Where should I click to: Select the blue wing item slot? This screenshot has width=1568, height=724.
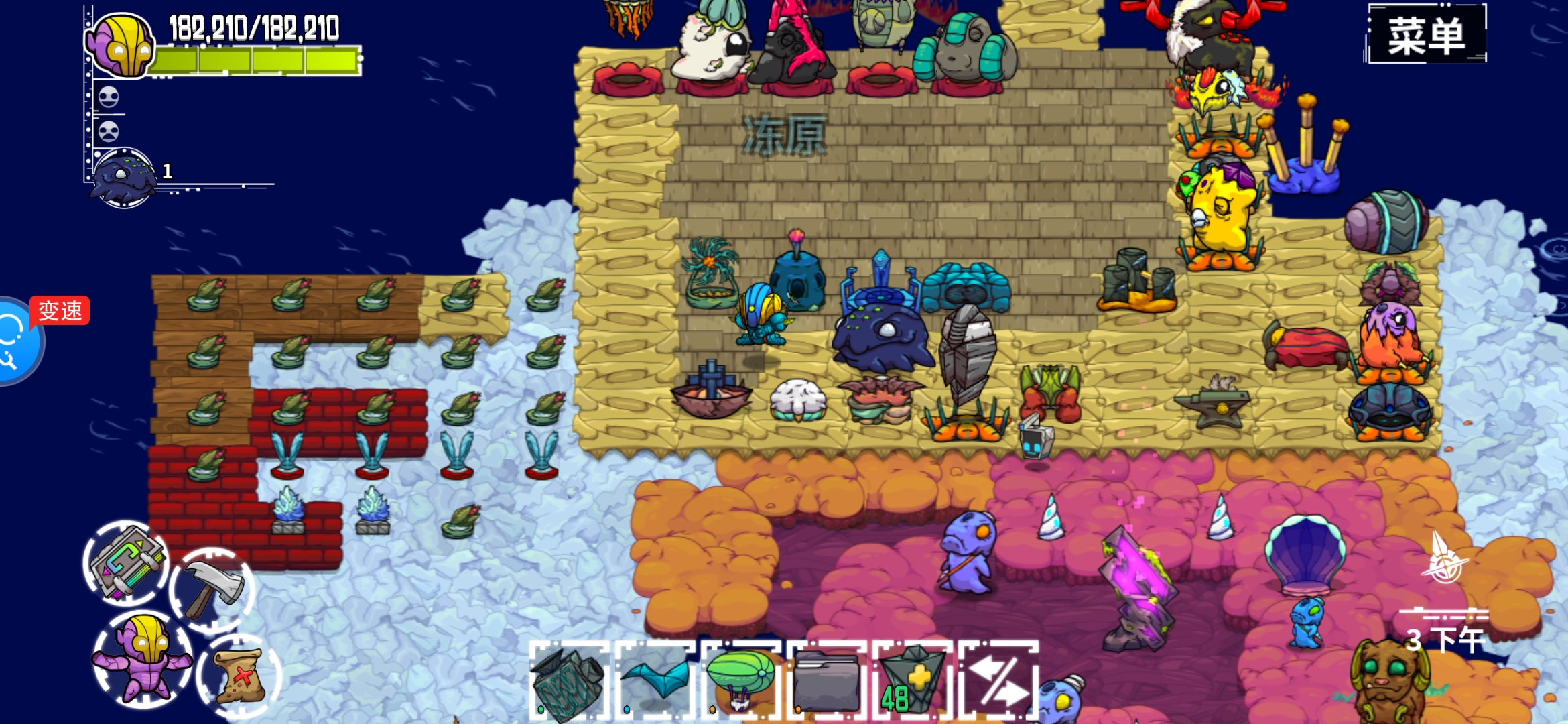657,680
